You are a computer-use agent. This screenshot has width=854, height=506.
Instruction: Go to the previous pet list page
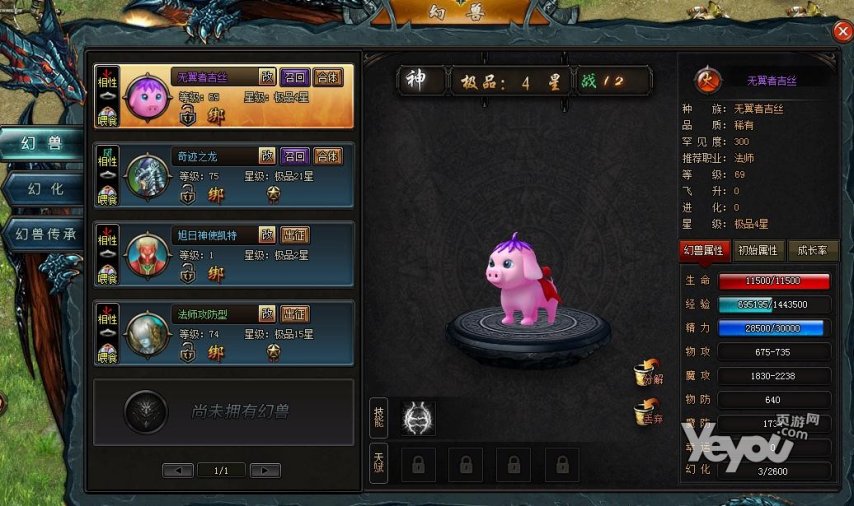[x=178, y=470]
